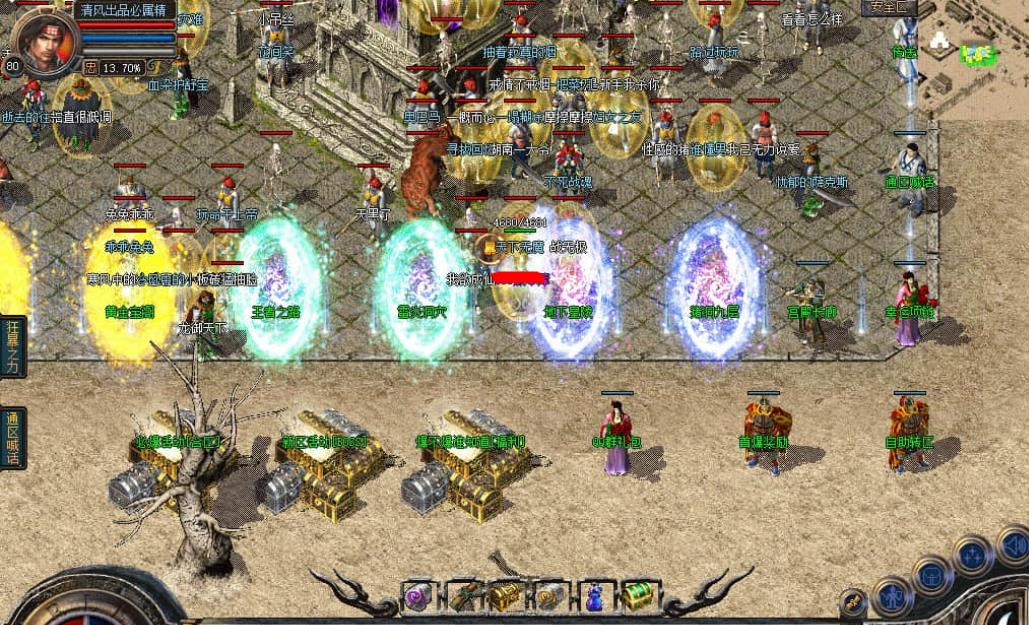Open the golden treasure chest hotbar slot

[506, 597]
